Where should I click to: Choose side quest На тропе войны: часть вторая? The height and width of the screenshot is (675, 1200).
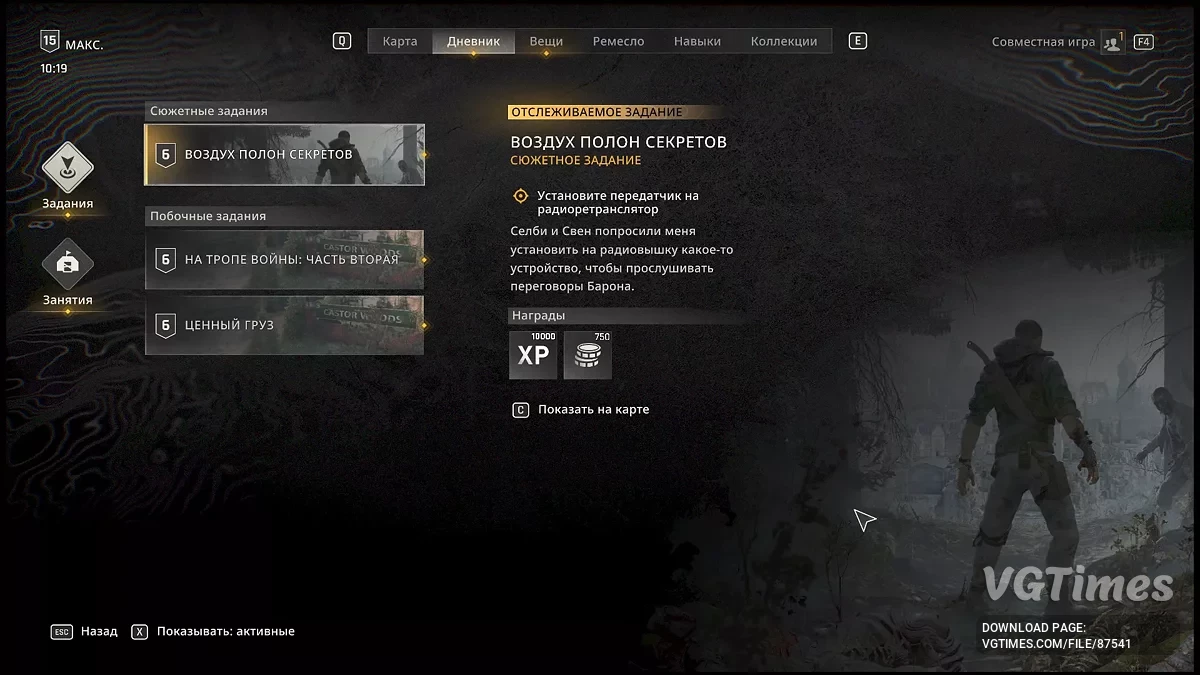pyautogui.click(x=285, y=260)
